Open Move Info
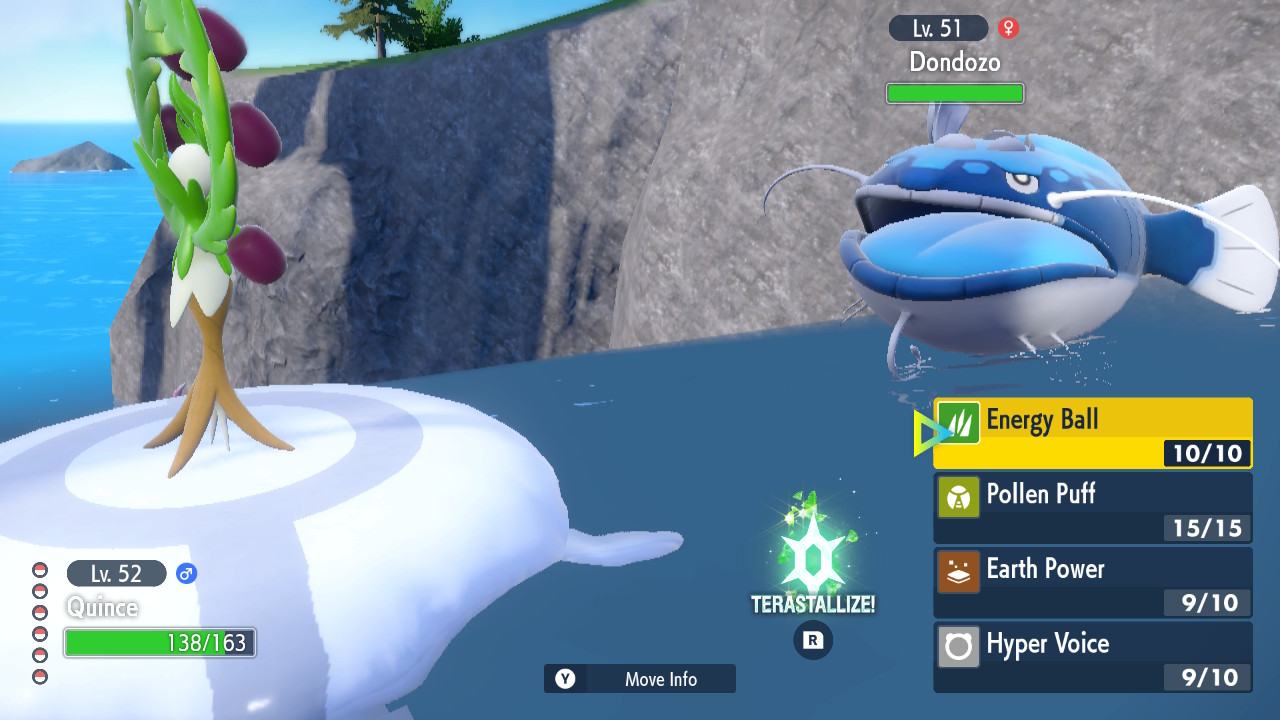The width and height of the screenshot is (1280, 720). (640, 679)
